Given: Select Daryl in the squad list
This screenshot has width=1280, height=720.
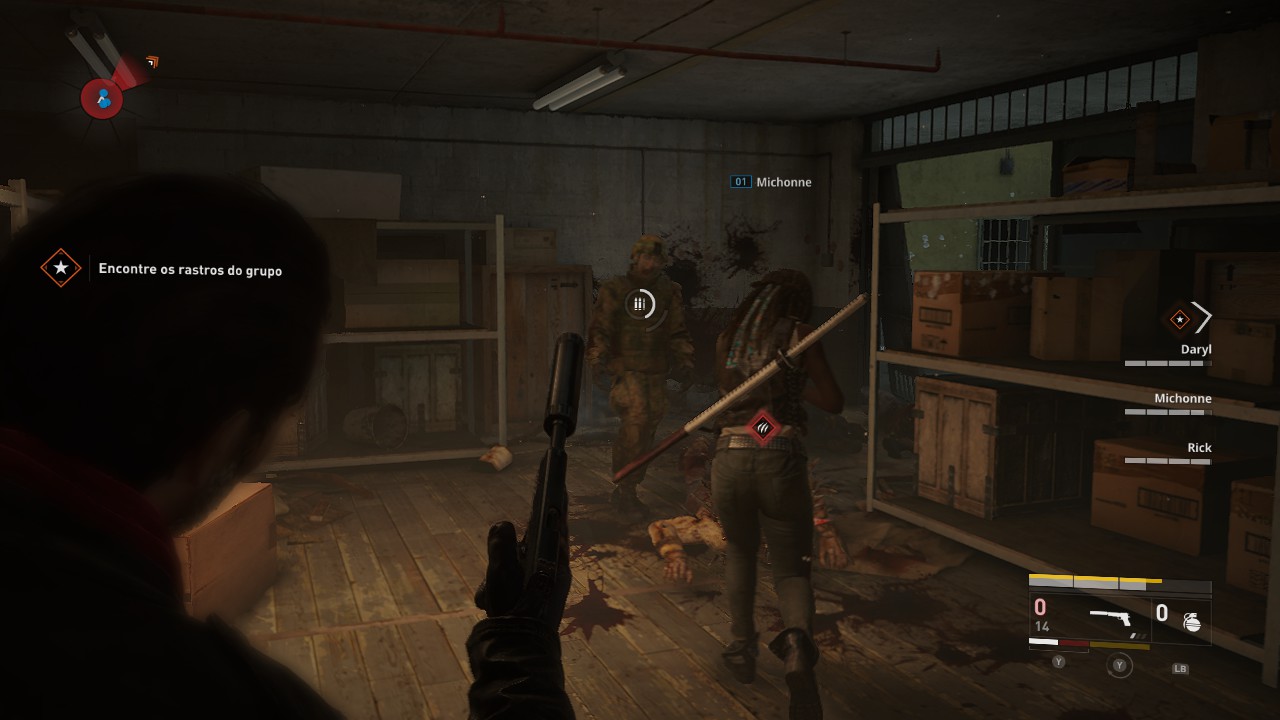Looking at the screenshot, I should click(1195, 350).
